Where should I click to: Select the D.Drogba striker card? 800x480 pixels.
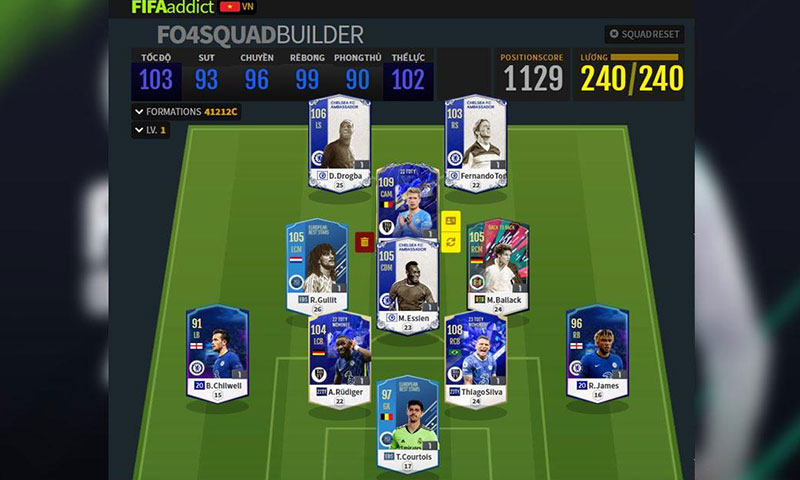click(340, 140)
